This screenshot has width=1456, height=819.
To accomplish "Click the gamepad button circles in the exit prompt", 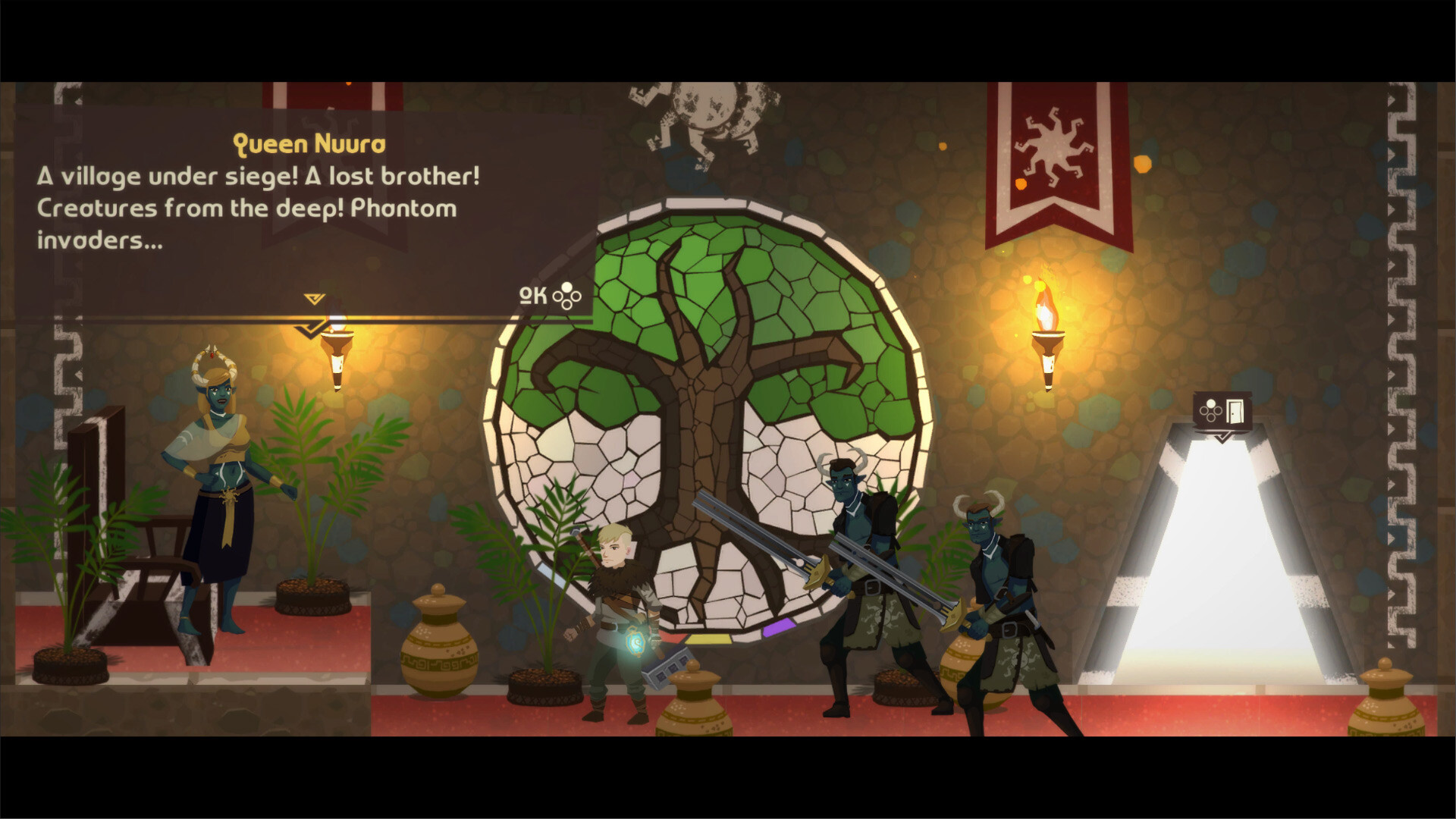I will (1210, 409).
